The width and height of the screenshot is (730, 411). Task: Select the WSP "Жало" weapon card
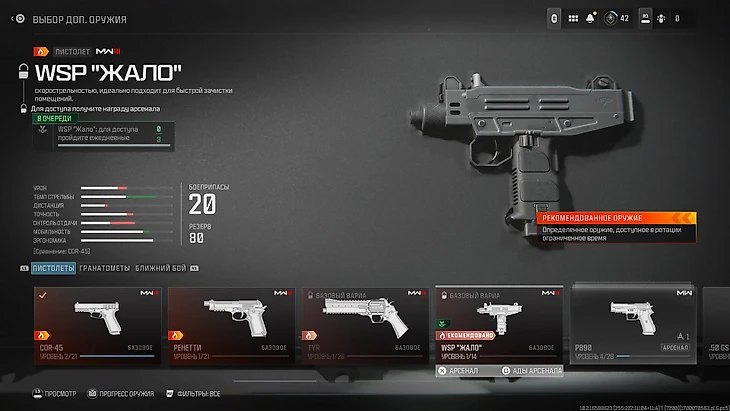pos(497,324)
